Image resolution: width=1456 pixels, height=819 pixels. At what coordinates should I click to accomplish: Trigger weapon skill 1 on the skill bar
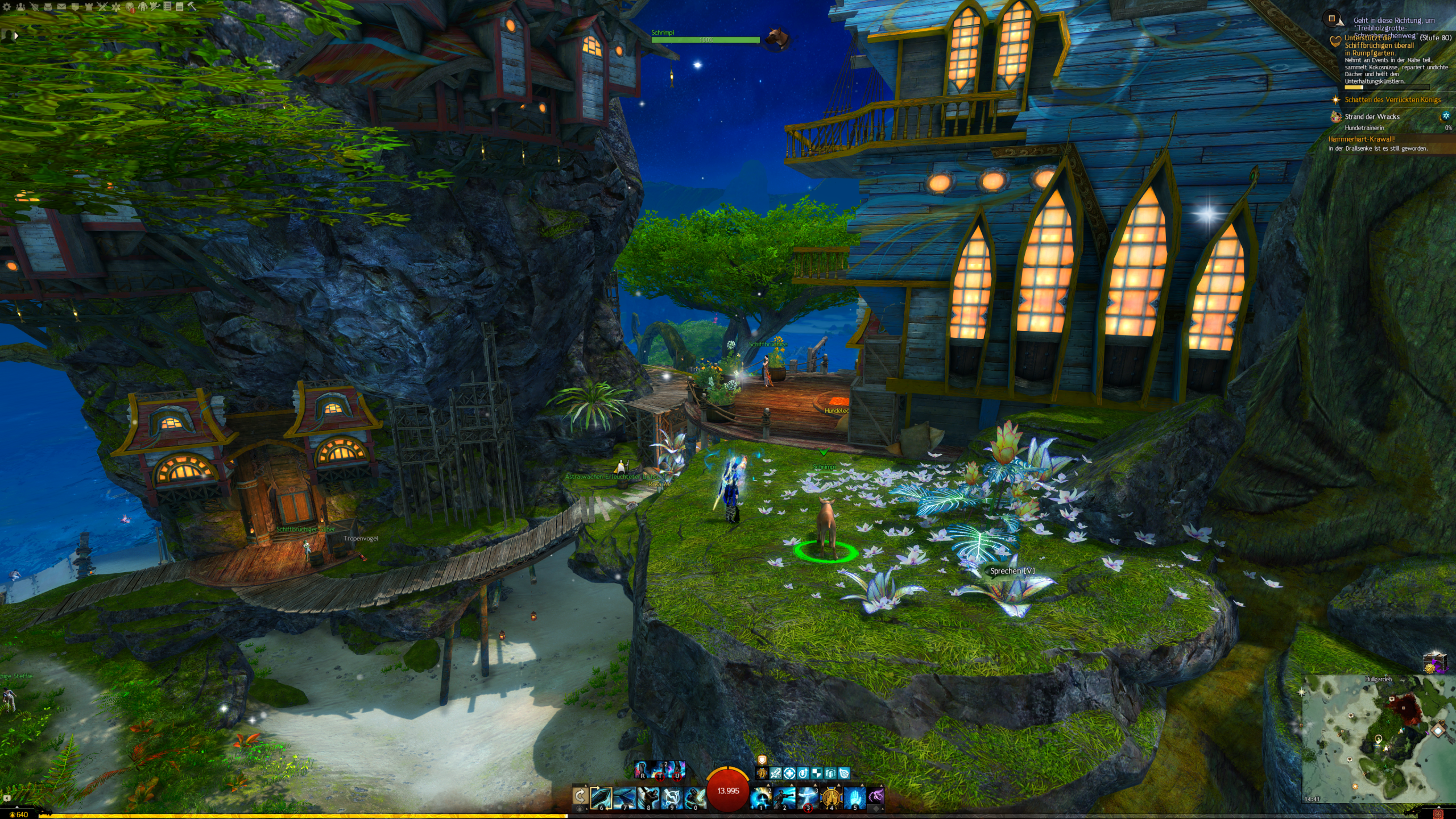761,798
